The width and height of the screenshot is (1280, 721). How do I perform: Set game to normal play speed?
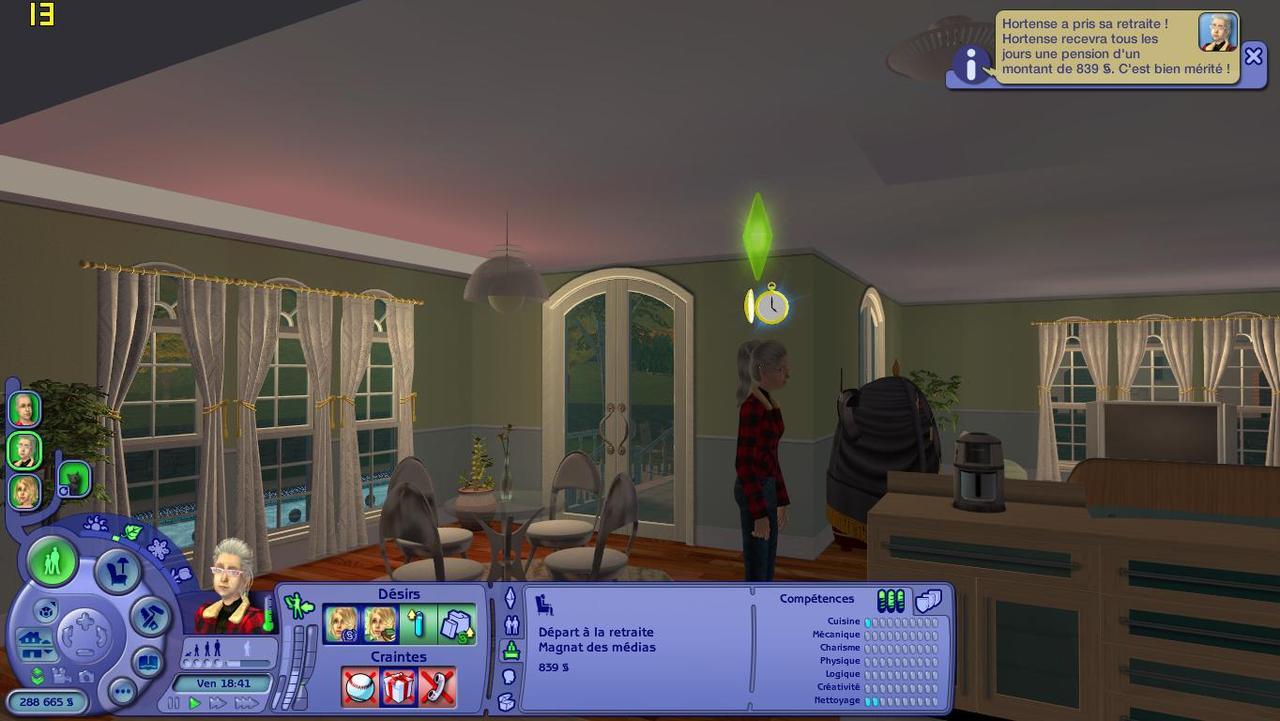click(x=195, y=703)
